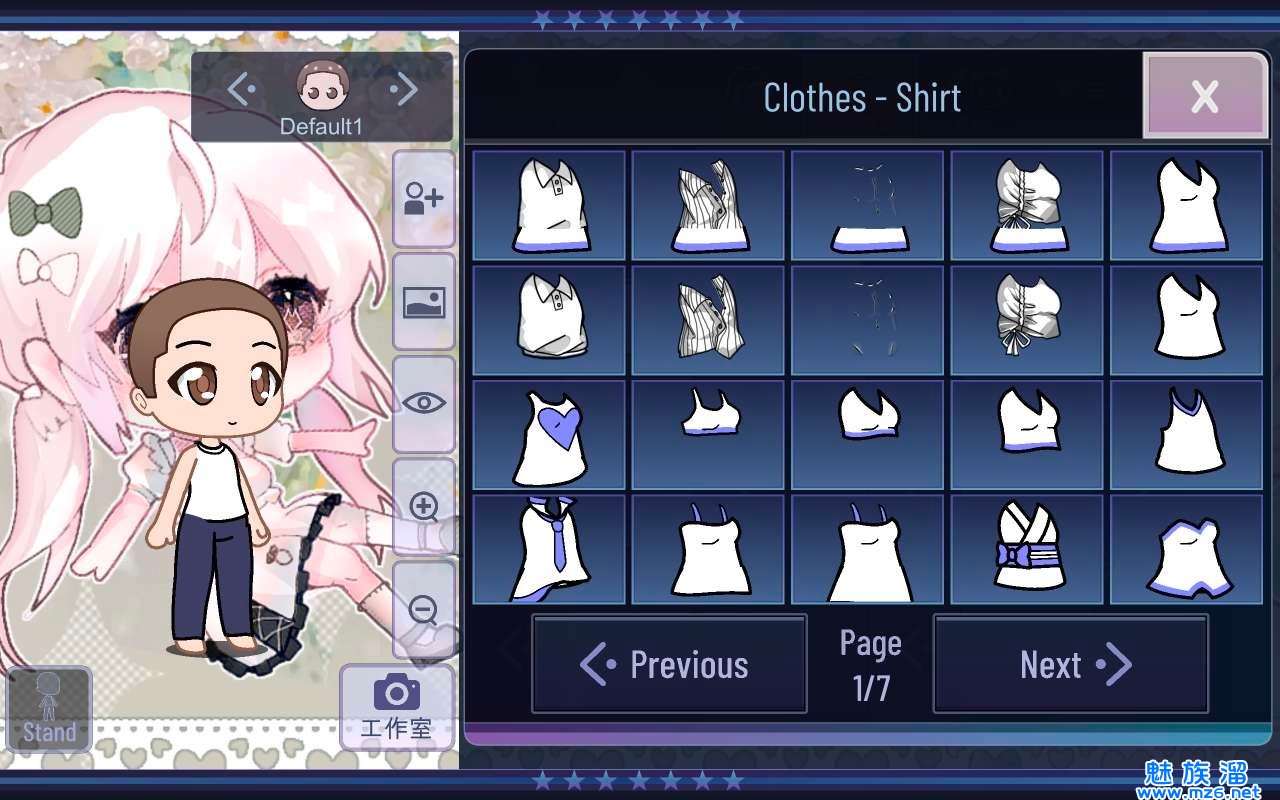Switch to the previous character preset arrow

241,90
